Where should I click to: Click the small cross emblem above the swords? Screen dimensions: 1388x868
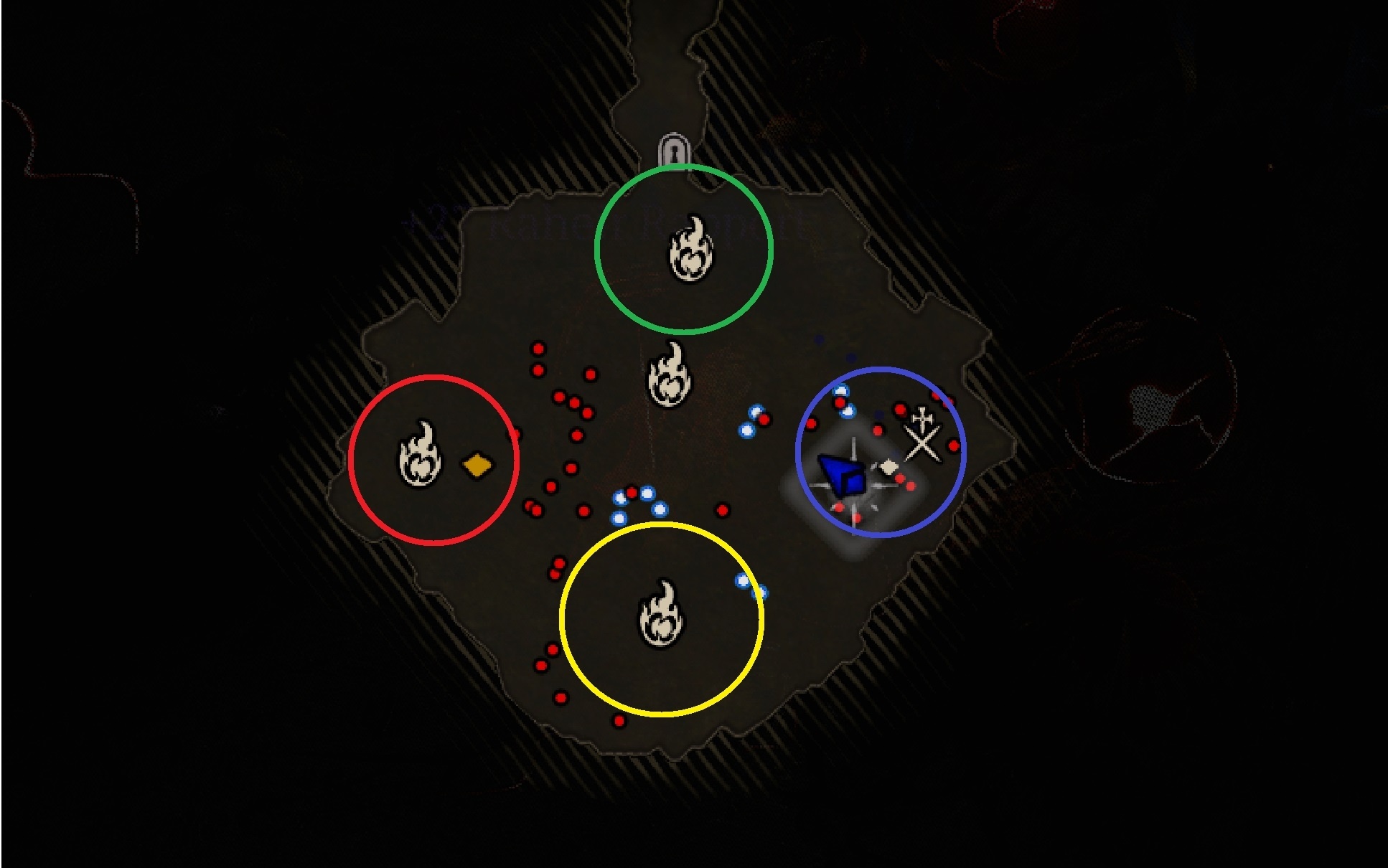click(x=922, y=419)
